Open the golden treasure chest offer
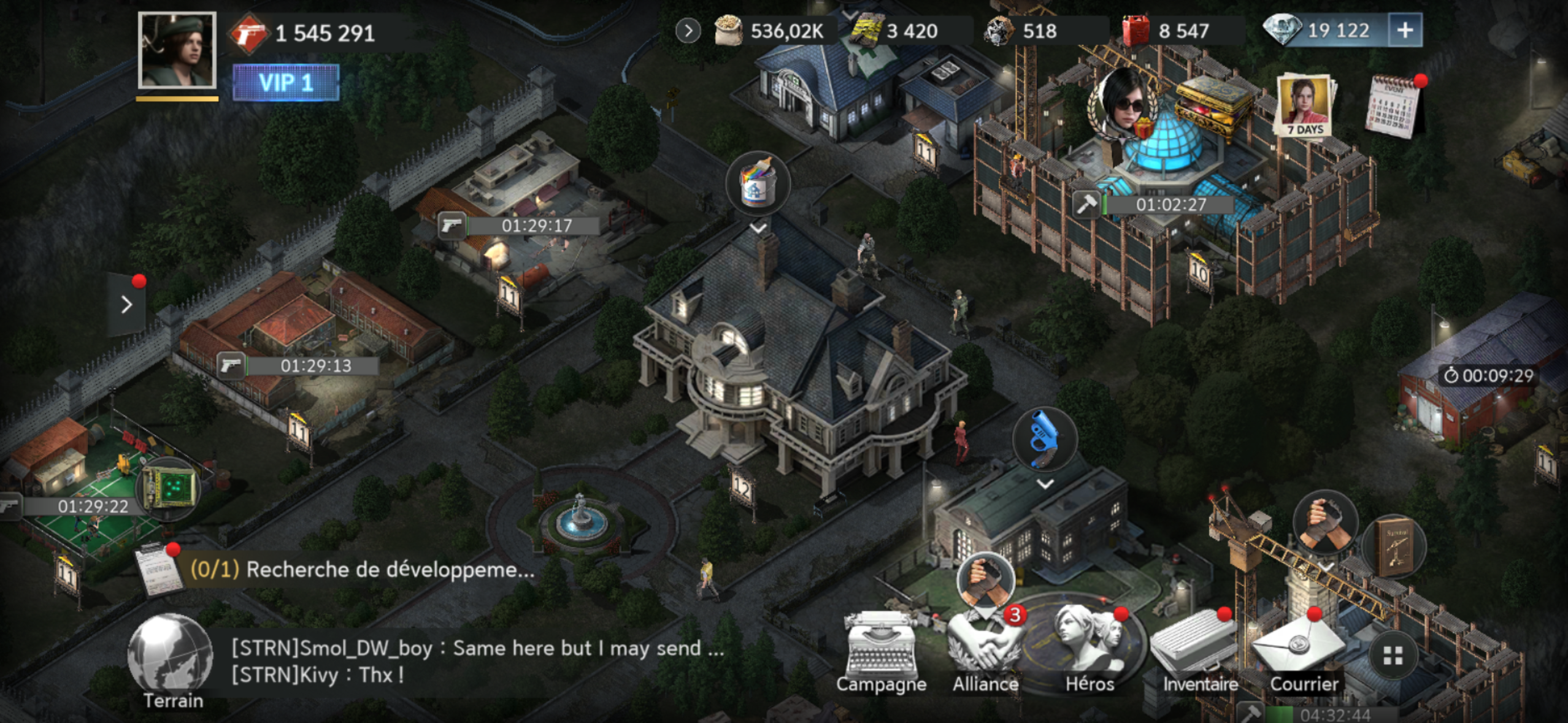This screenshot has height=723, width=1568. (x=1211, y=105)
